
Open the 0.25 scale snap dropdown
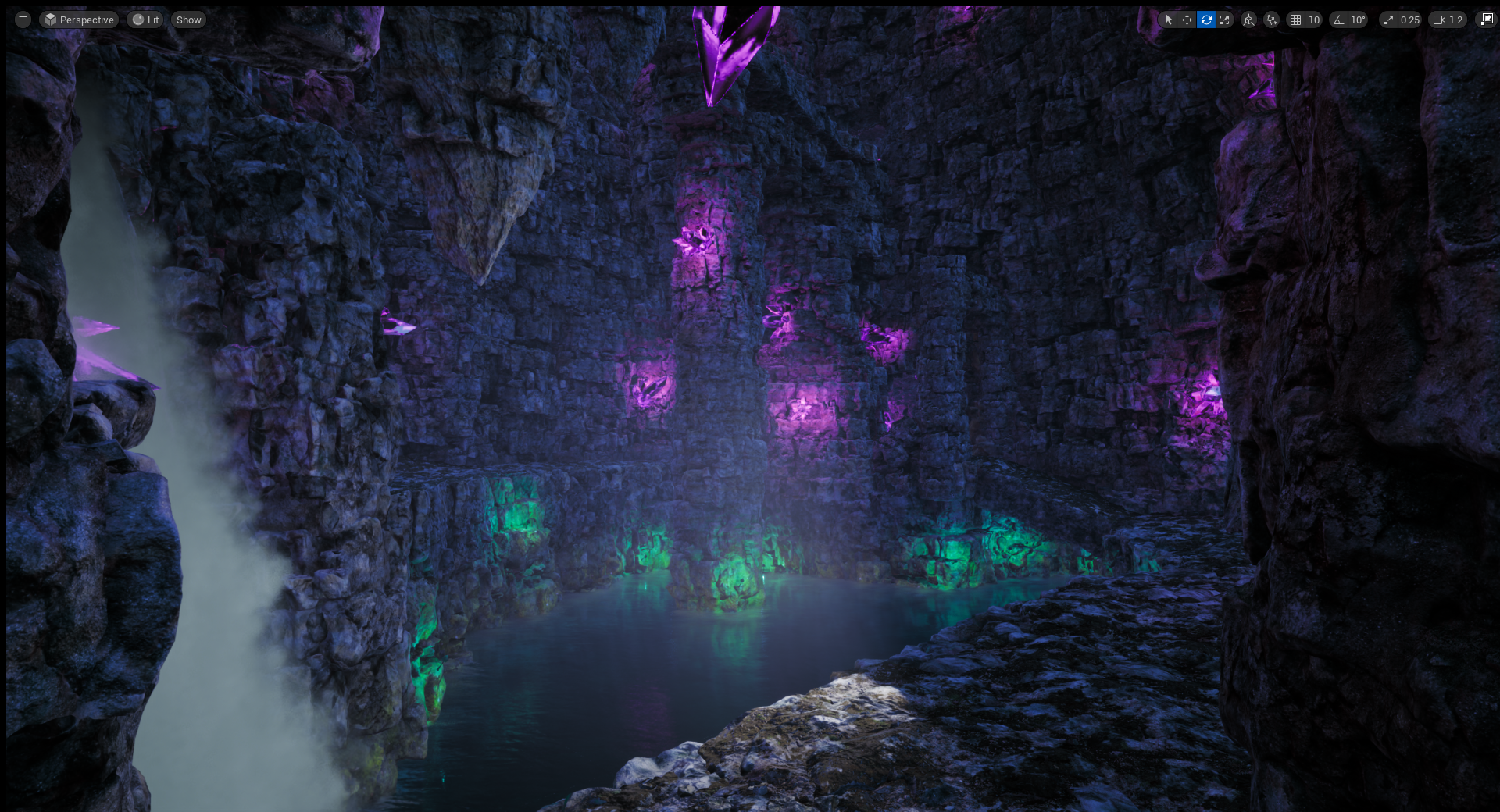[x=1409, y=20]
